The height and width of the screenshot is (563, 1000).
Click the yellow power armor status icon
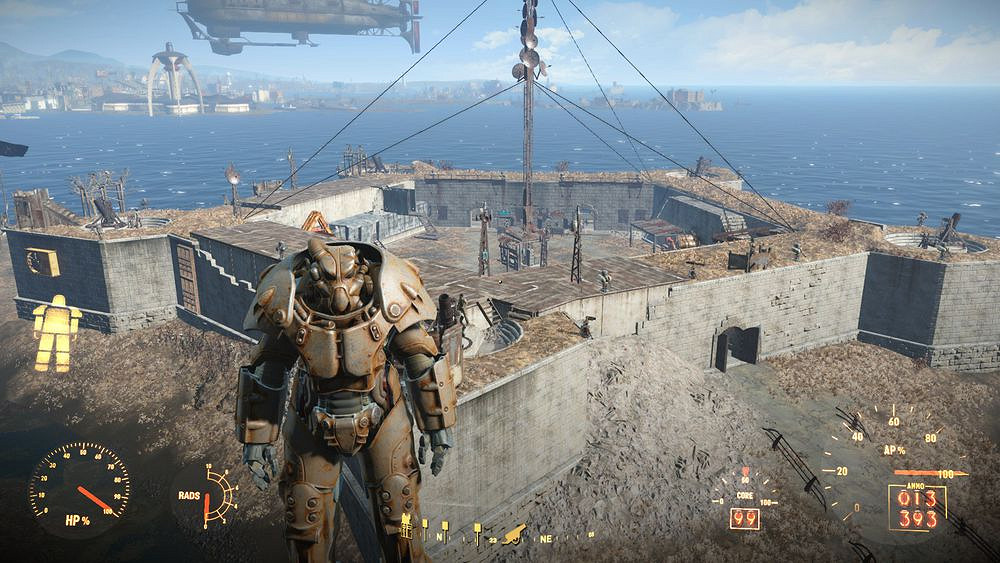coord(56,332)
